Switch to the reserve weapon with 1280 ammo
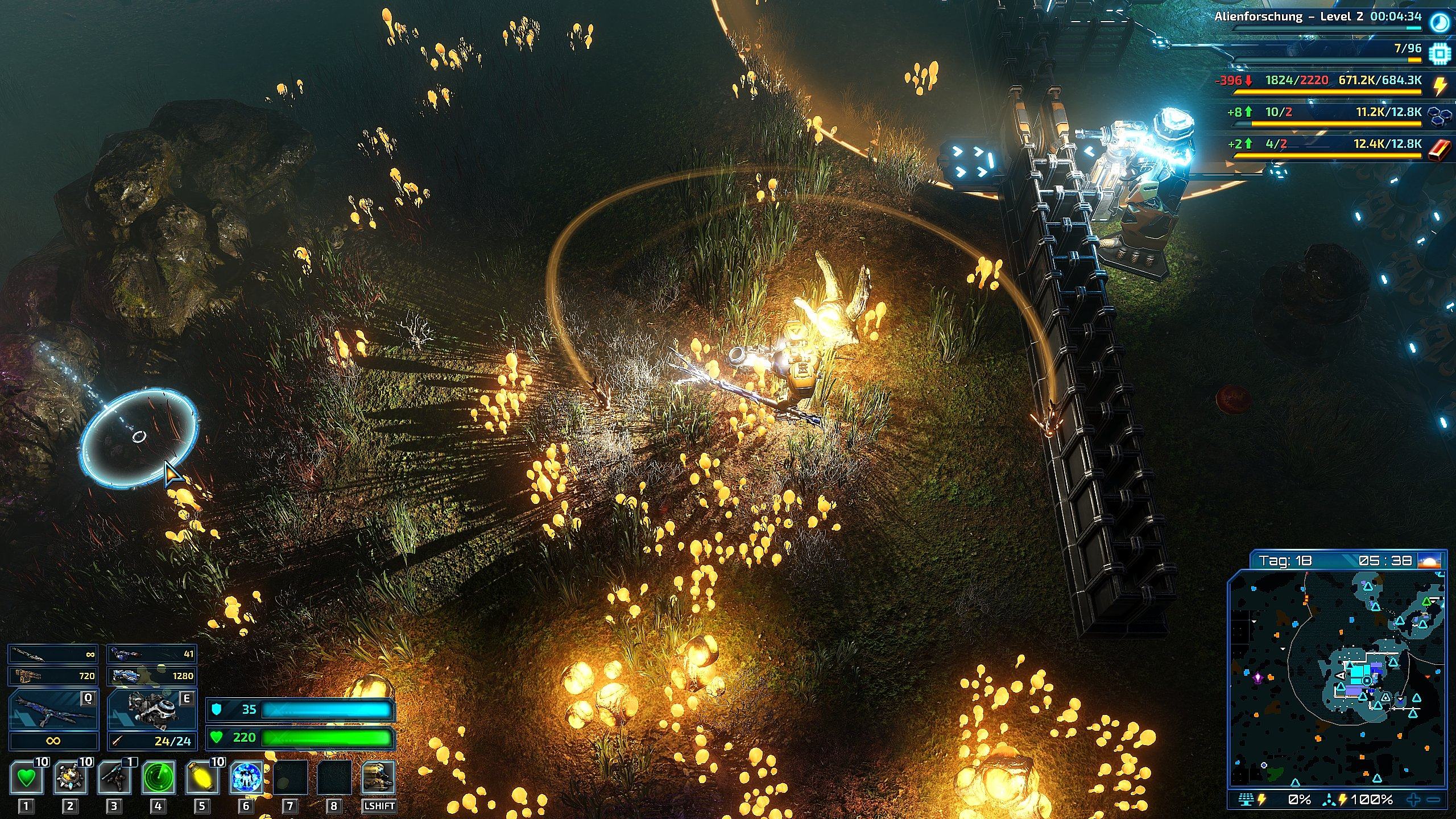 tap(152, 676)
